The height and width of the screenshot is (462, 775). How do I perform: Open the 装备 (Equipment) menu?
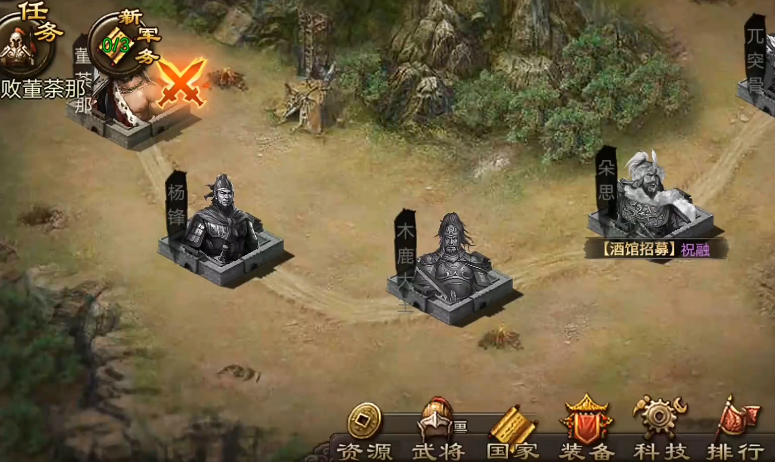(x=587, y=432)
